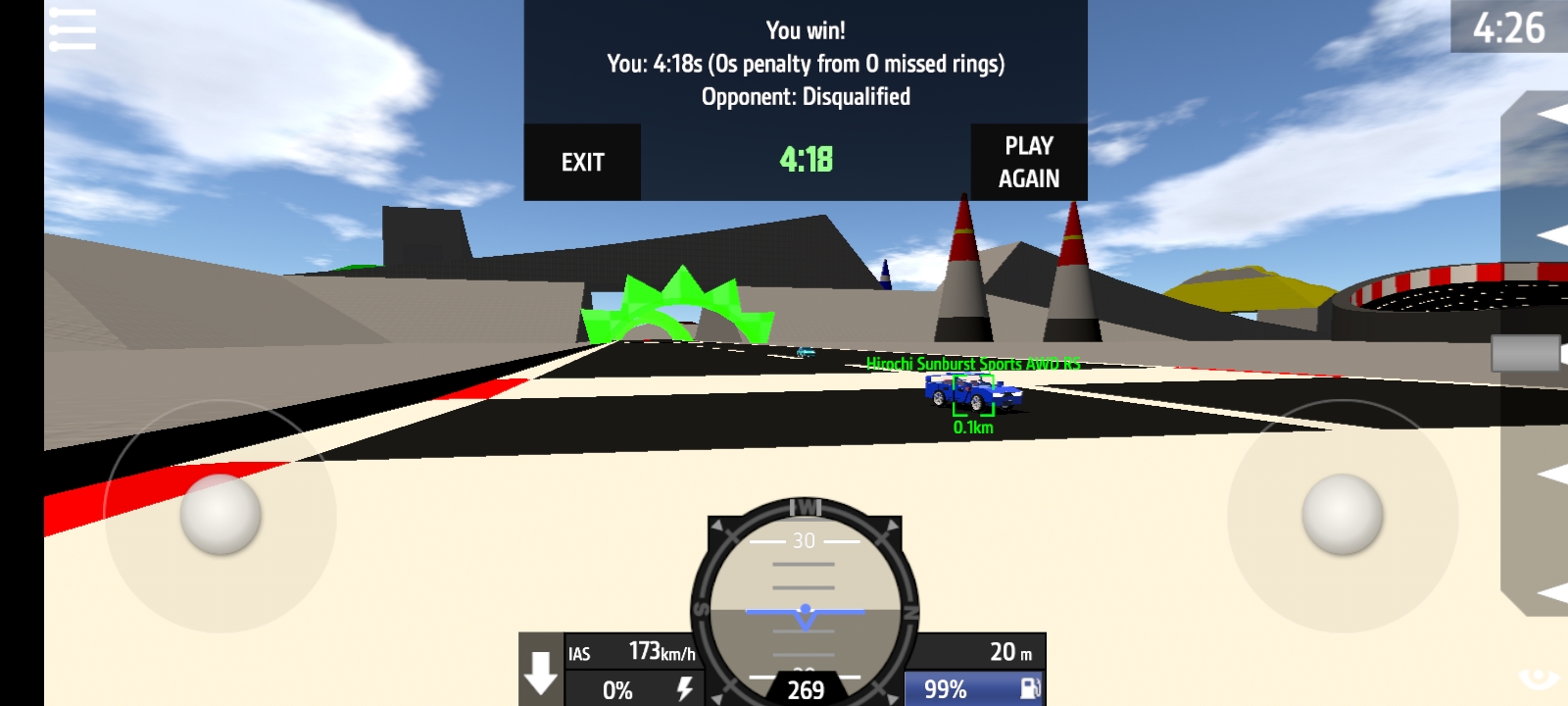The height and width of the screenshot is (706, 1568).
Task: Tap the compass heading display showing 269
Action: [x=804, y=689]
